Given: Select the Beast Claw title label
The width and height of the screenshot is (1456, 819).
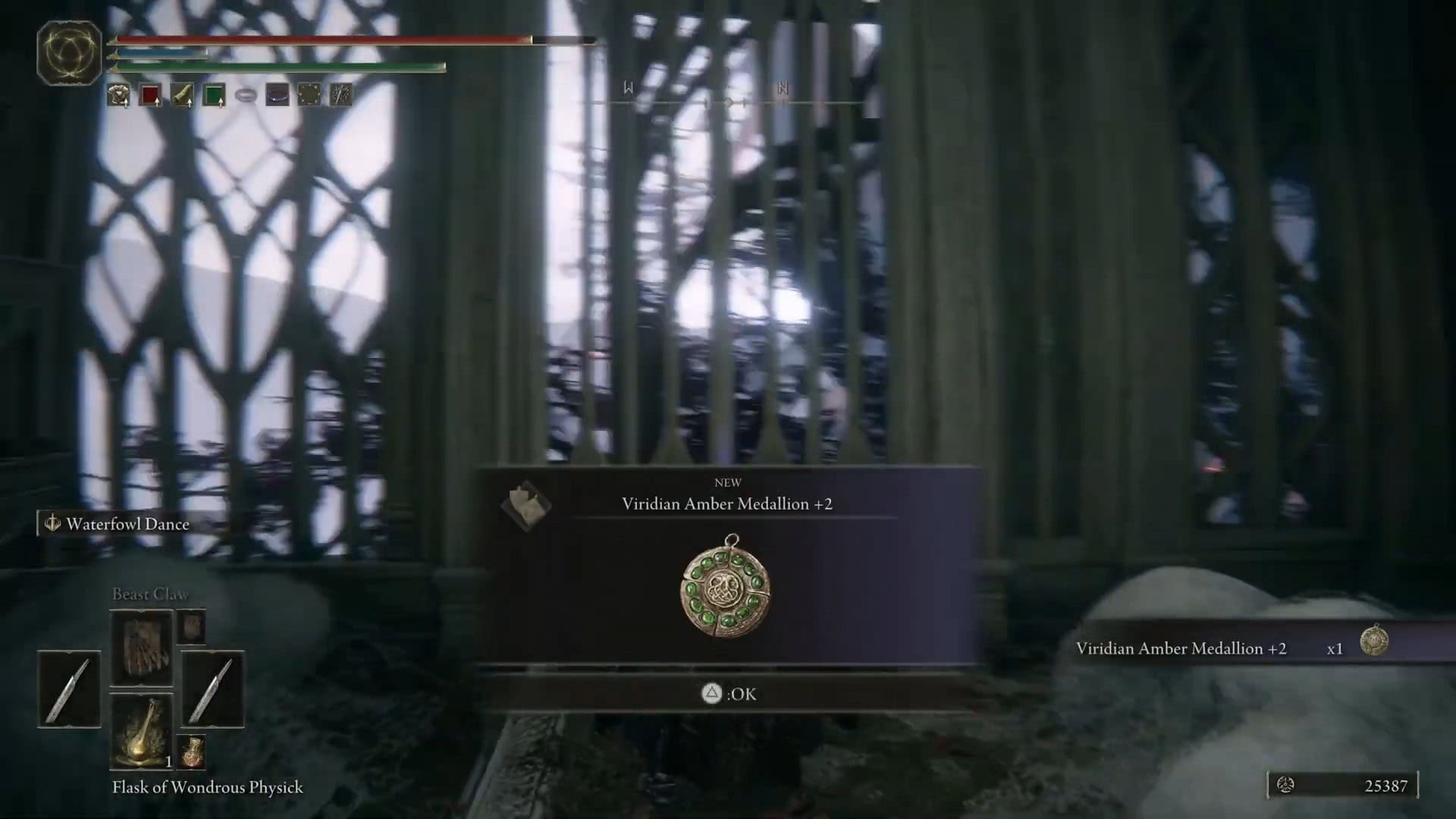Looking at the screenshot, I should pyautogui.click(x=149, y=594).
